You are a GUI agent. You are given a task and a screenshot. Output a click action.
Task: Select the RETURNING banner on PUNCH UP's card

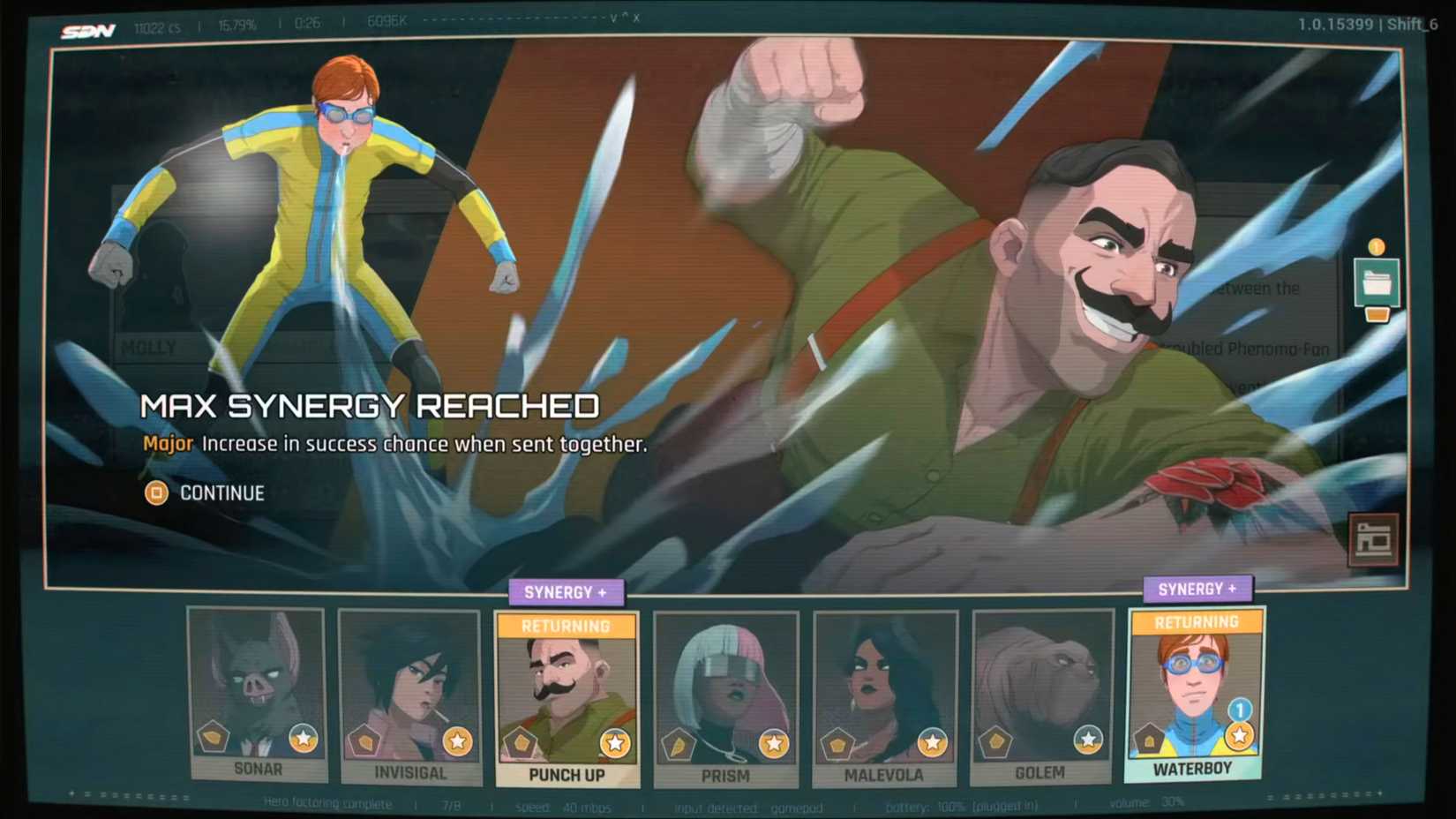coord(565,625)
